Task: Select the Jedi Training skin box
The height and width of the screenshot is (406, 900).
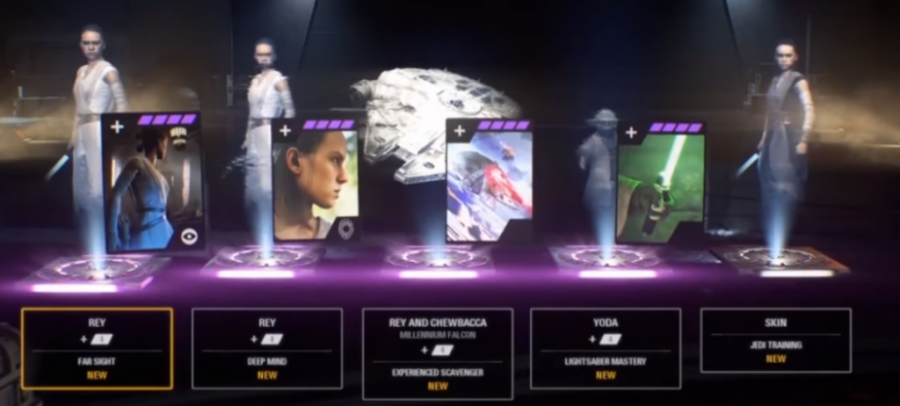Action: 776,340
